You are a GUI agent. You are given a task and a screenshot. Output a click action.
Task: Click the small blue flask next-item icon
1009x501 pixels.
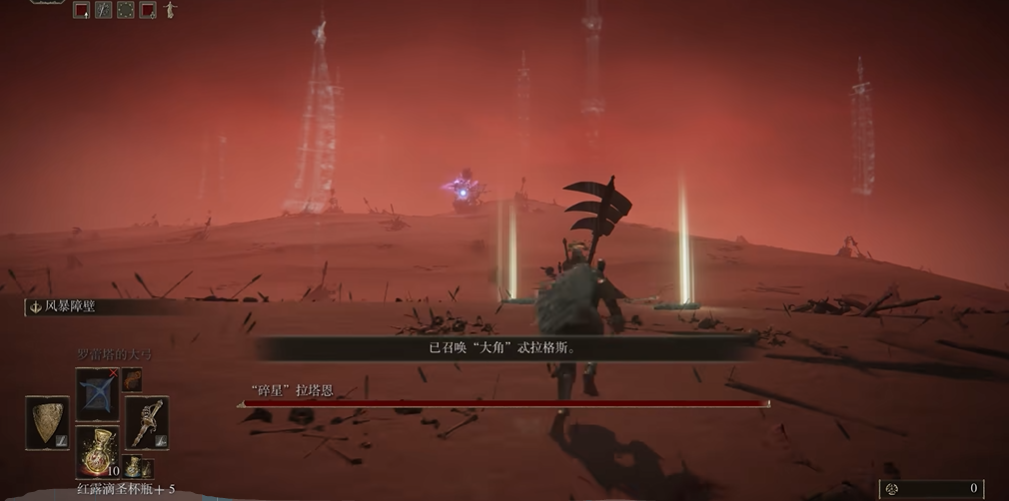(x=133, y=466)
